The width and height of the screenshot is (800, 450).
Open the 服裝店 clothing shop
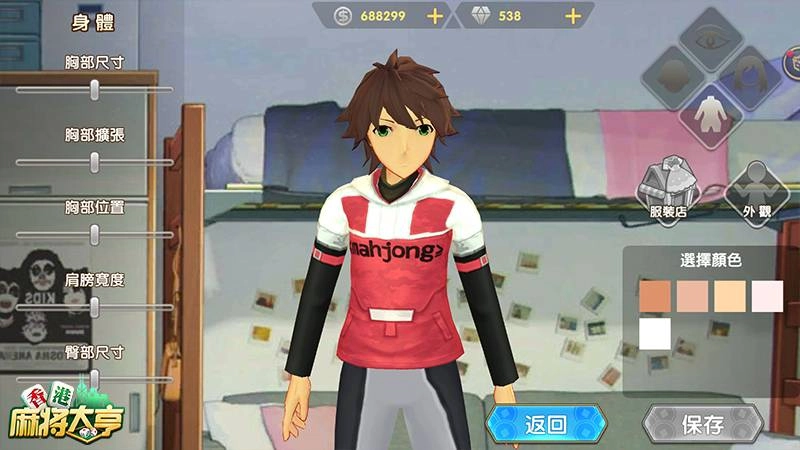(x=668, y=188)
